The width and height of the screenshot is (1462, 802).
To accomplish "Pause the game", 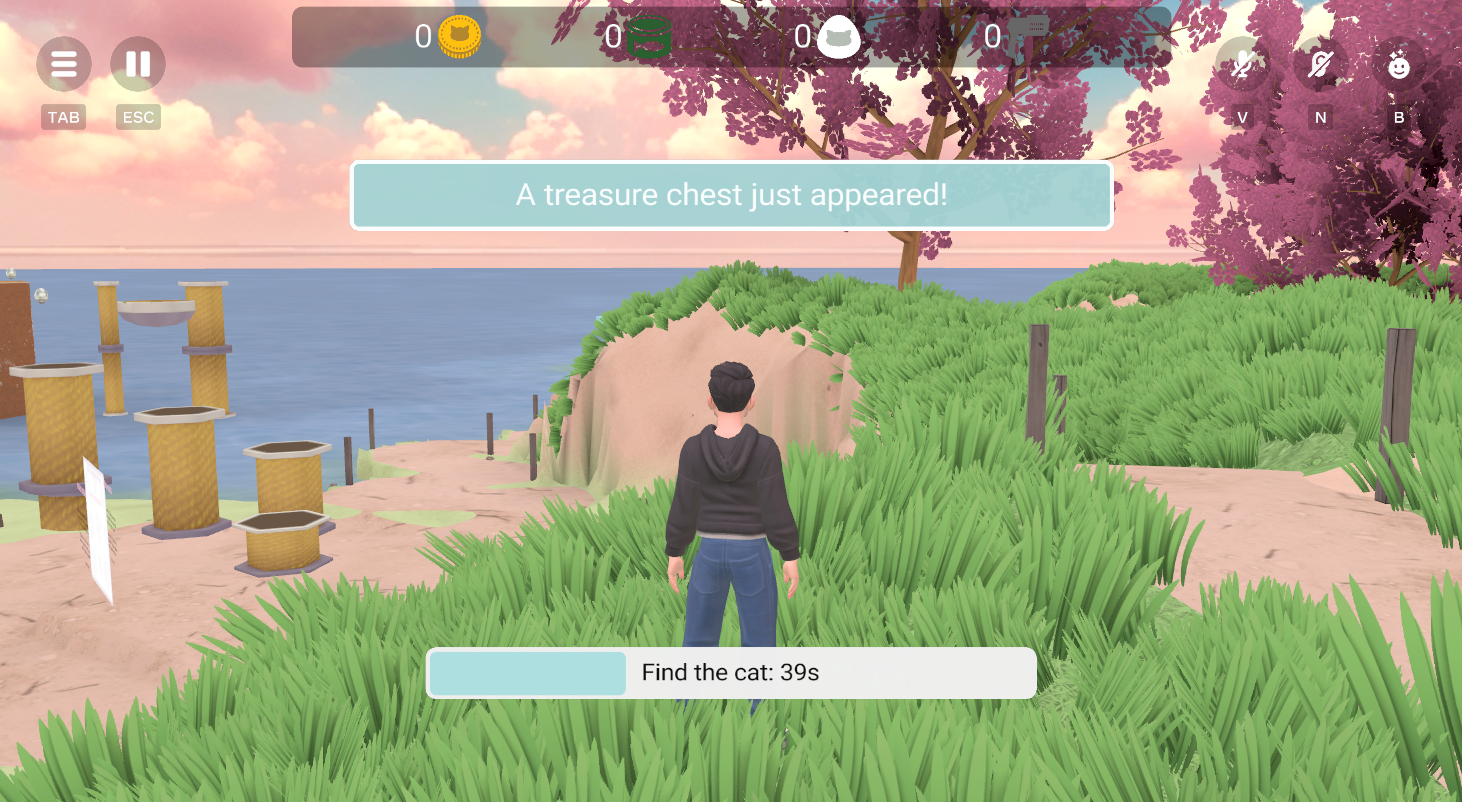I will (138, 65).
